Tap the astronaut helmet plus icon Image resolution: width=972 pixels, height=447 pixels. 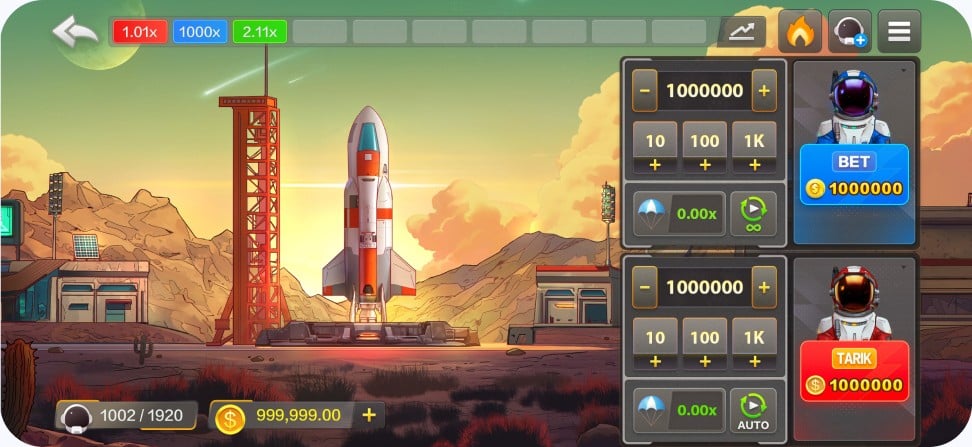pyautogui.click(x=849, y=32)
